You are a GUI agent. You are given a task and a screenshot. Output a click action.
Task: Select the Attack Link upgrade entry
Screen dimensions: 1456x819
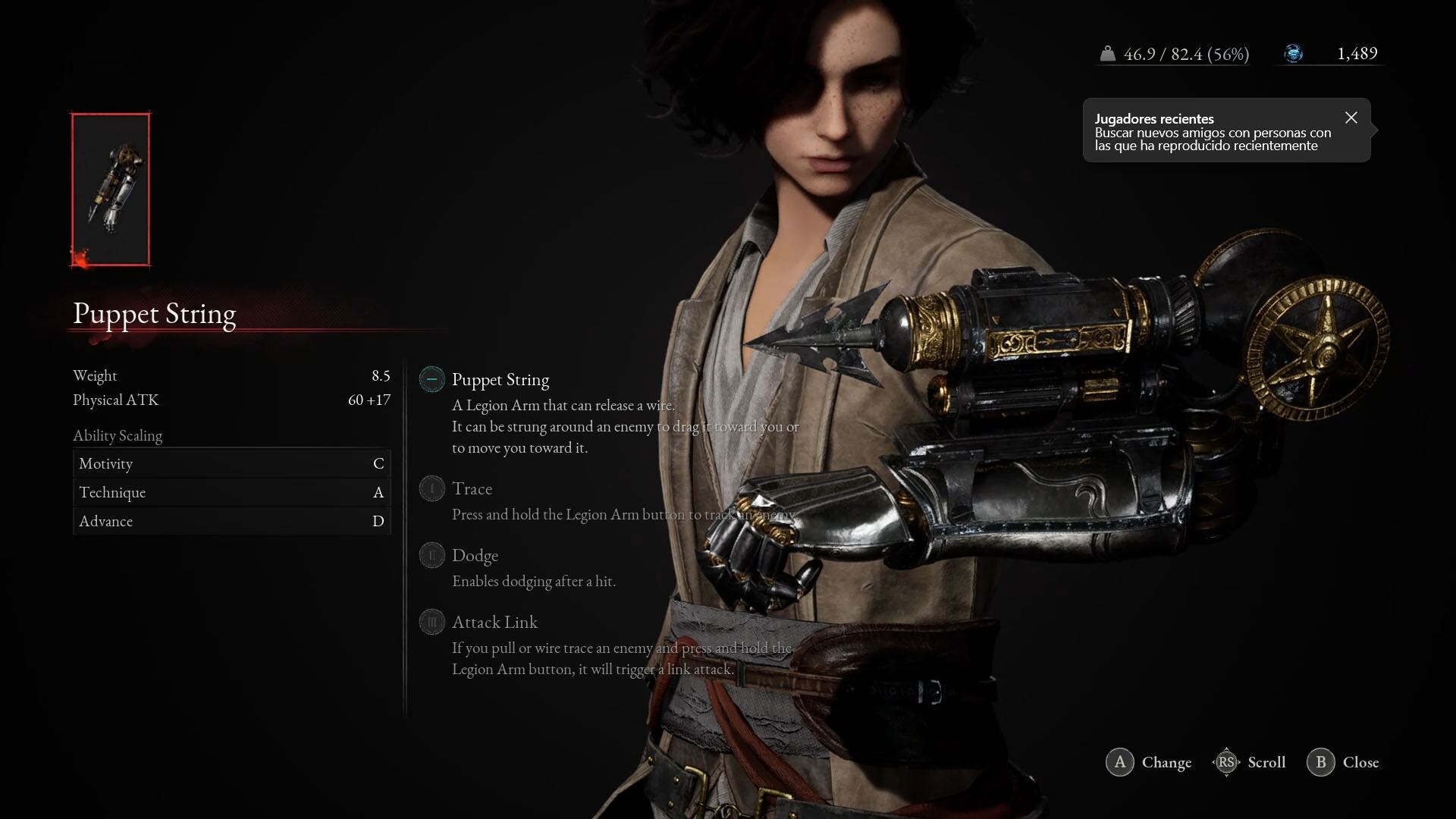(494, 623)
